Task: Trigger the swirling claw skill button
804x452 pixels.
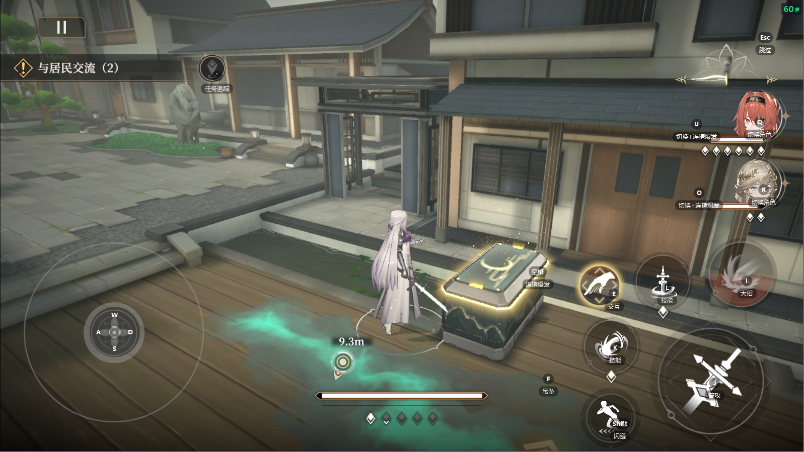Action: click(610, 346)
